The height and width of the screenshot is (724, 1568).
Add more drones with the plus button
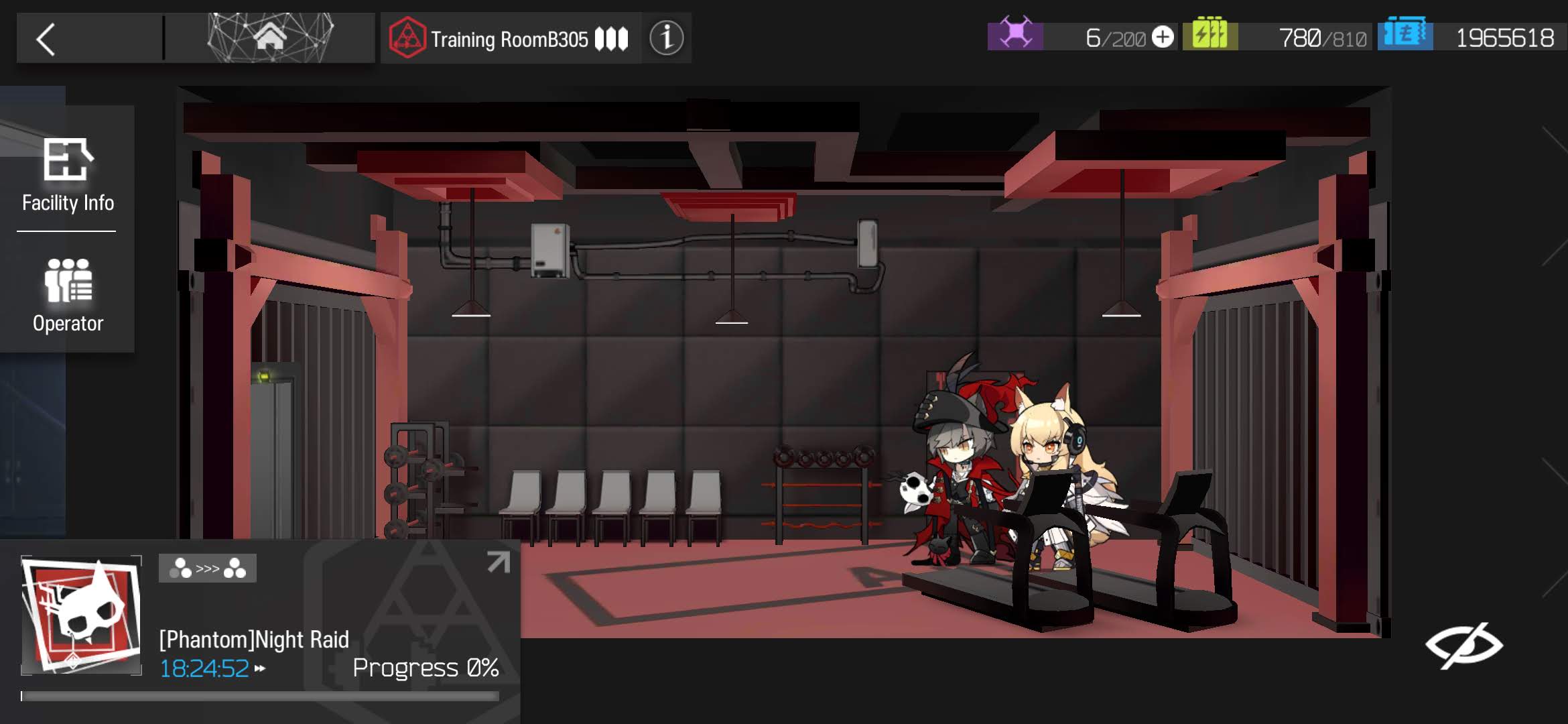(1163, 38)
